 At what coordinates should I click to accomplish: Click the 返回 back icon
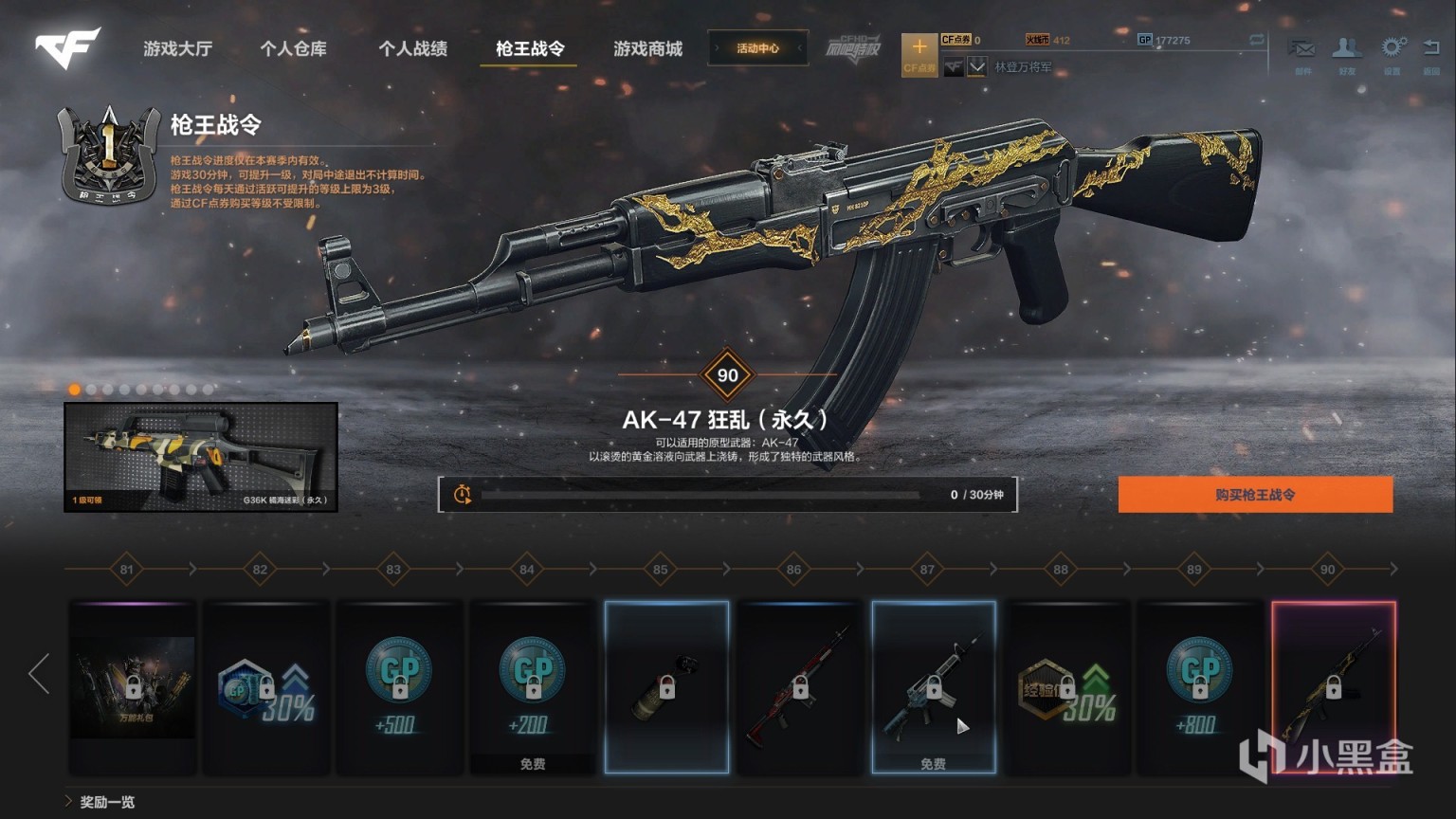point(1431,53)
